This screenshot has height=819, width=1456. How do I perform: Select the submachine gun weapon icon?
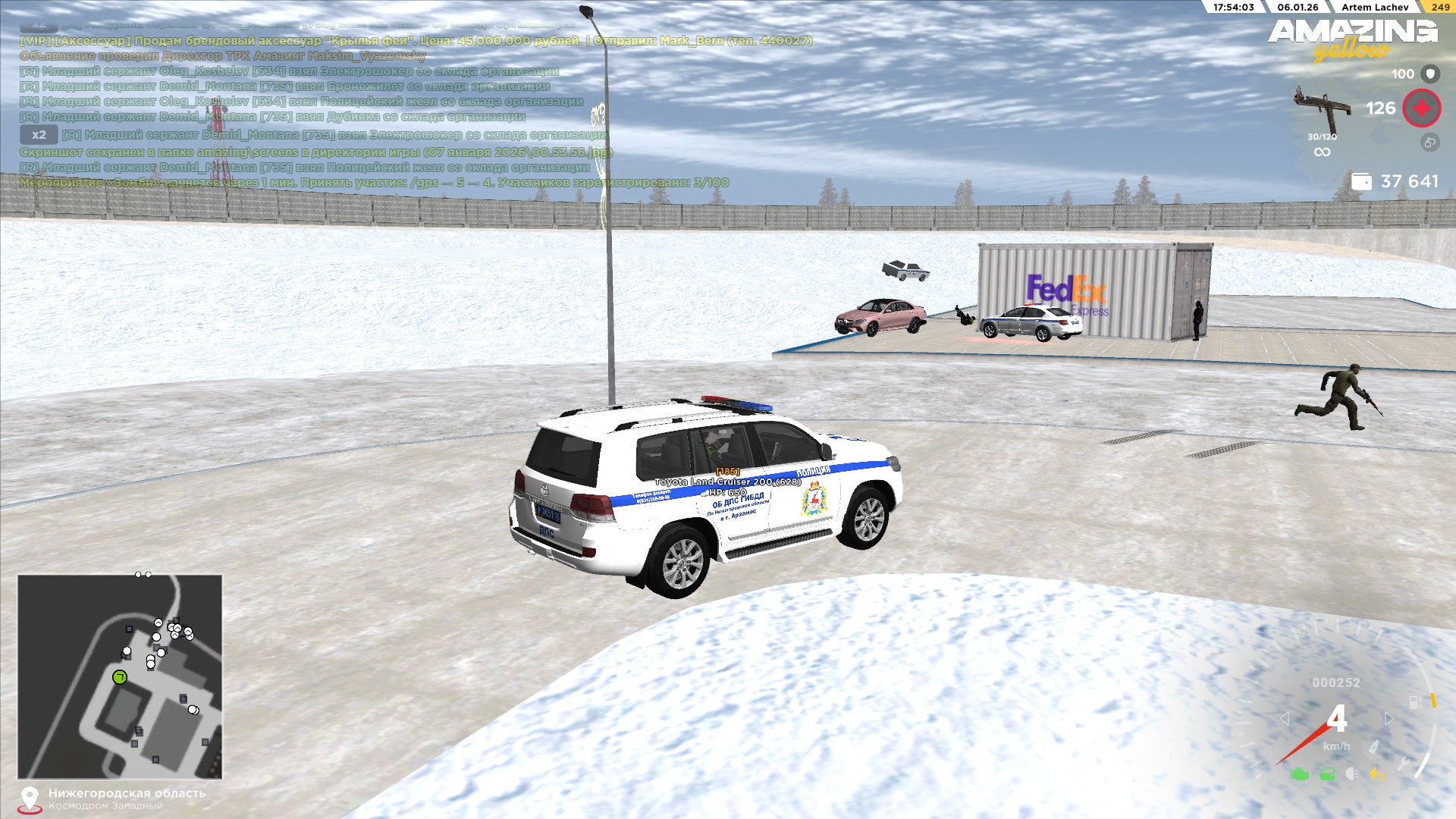click(1321, 108)
